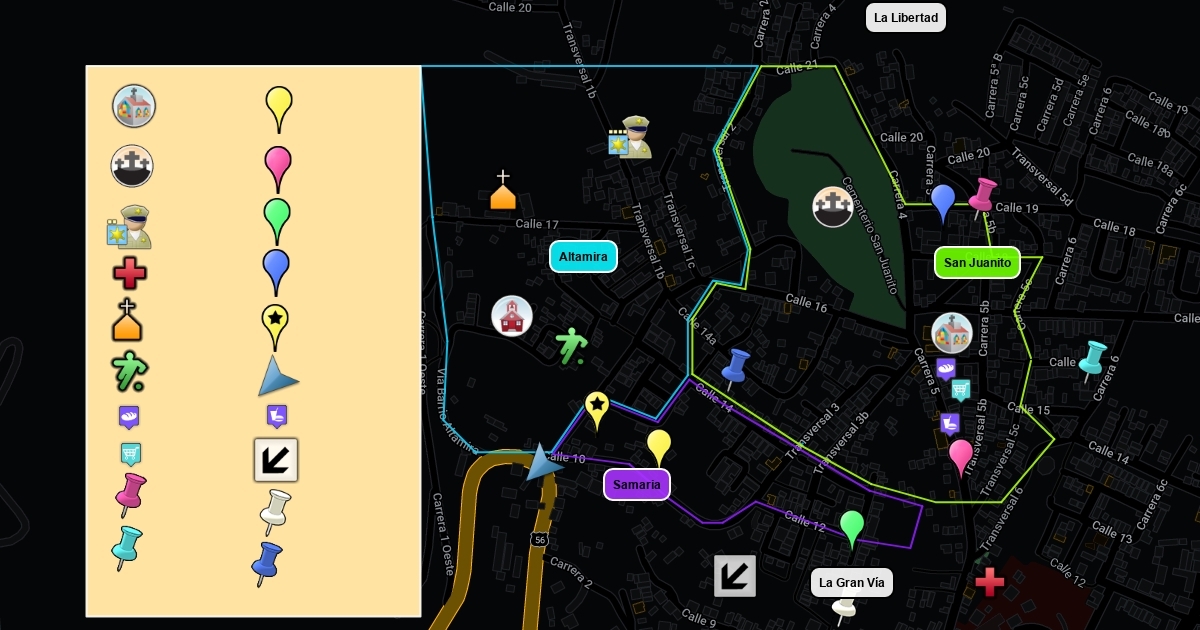The width and height of the screenshot is (1200, 630).
Task: Select the shopping cart marker on the map
Action: point(960,390)
